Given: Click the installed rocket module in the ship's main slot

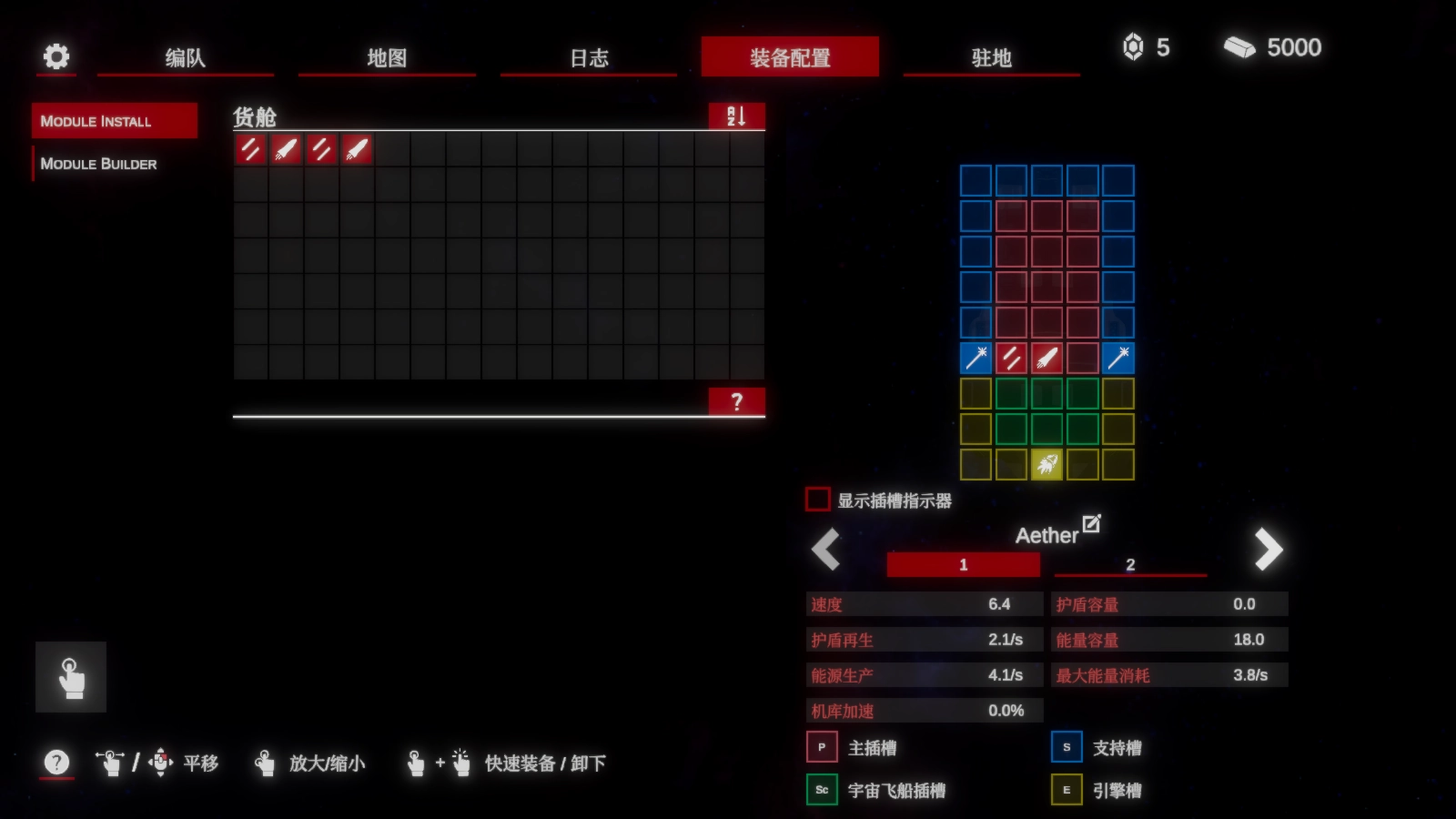Looking at the screenshot, I should (x=1046, y=358).
